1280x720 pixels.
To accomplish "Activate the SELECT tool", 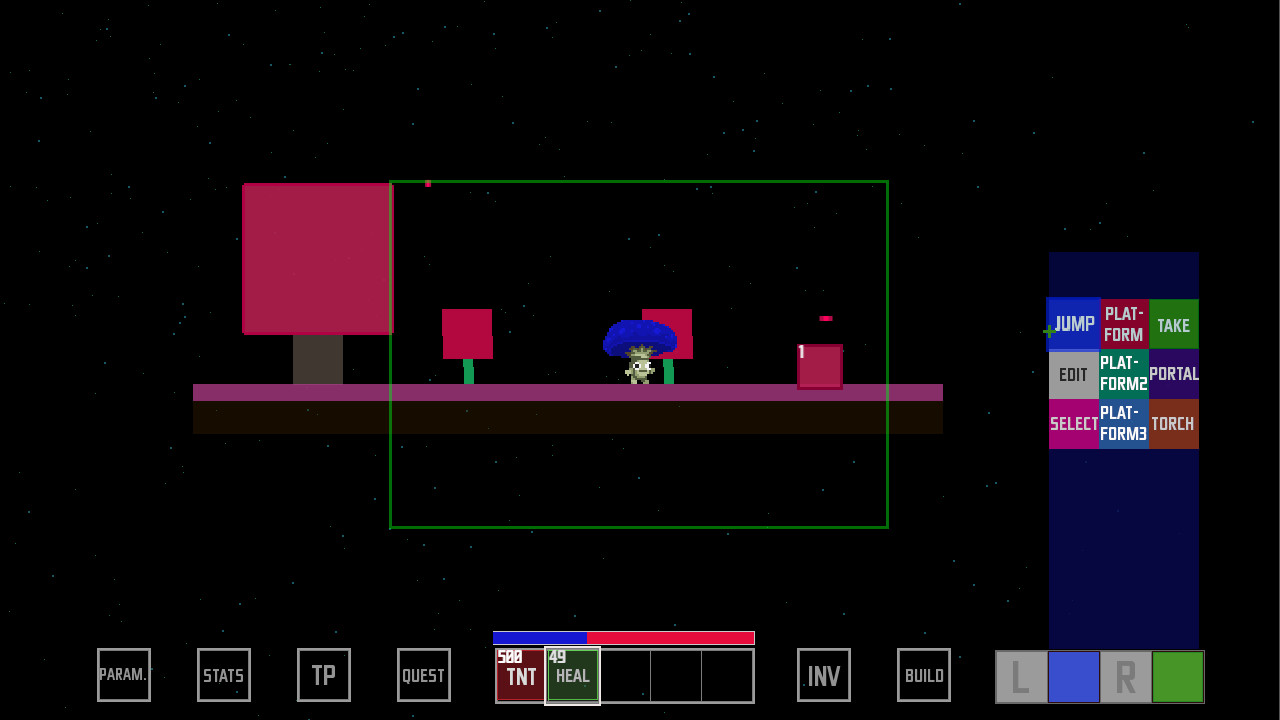I will click(1073, 424).
